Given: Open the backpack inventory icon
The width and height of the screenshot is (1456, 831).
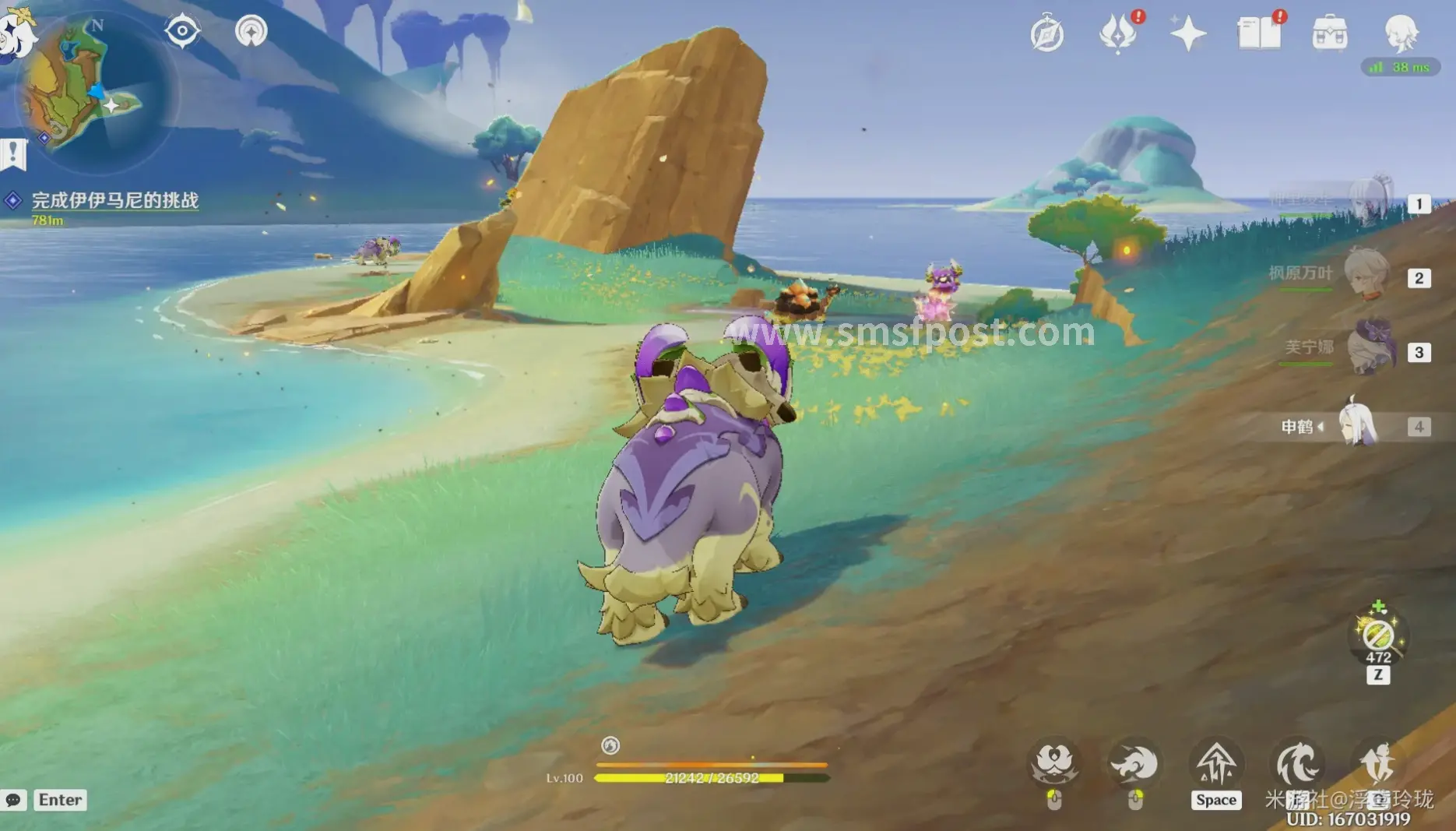Looking at the screenshot, I should (x=1329, y=34).
